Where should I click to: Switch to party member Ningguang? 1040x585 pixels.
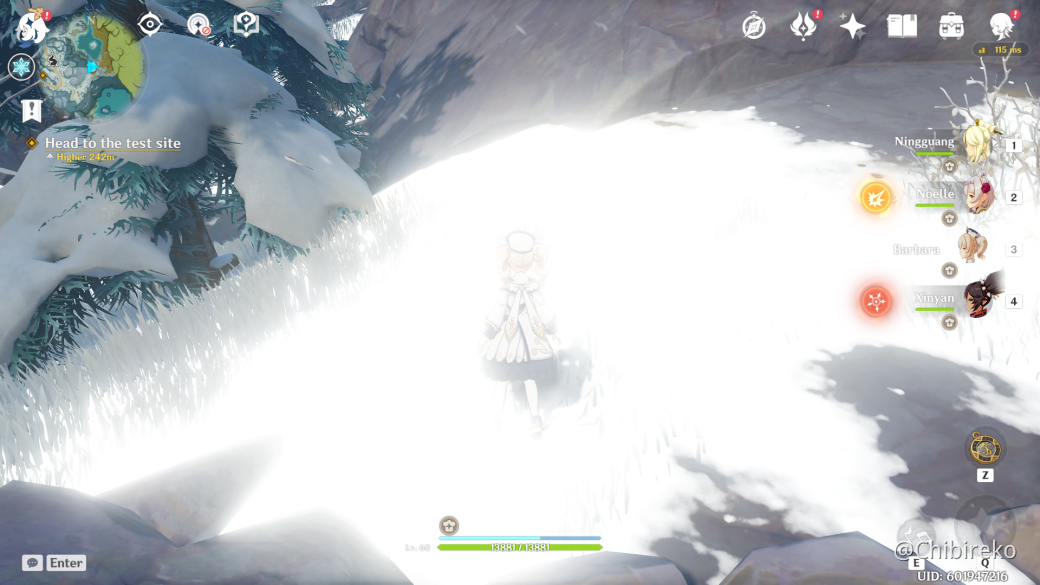coord(975,144)
